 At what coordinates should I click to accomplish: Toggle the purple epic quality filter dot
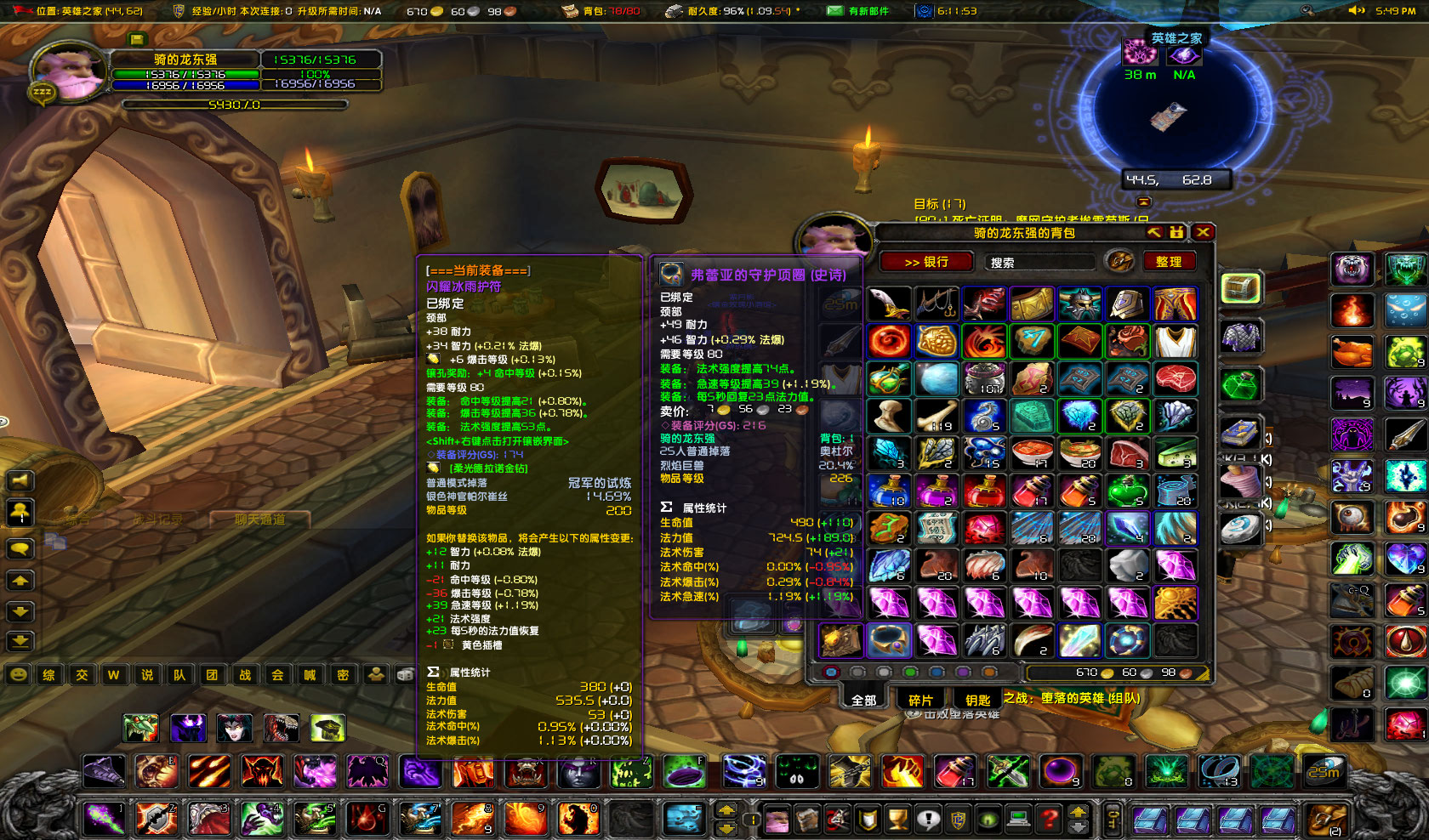tap(963, 673)
